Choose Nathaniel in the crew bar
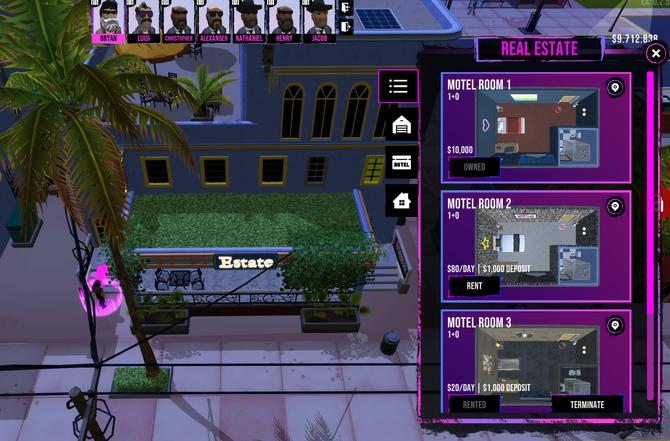 (248, 20)
